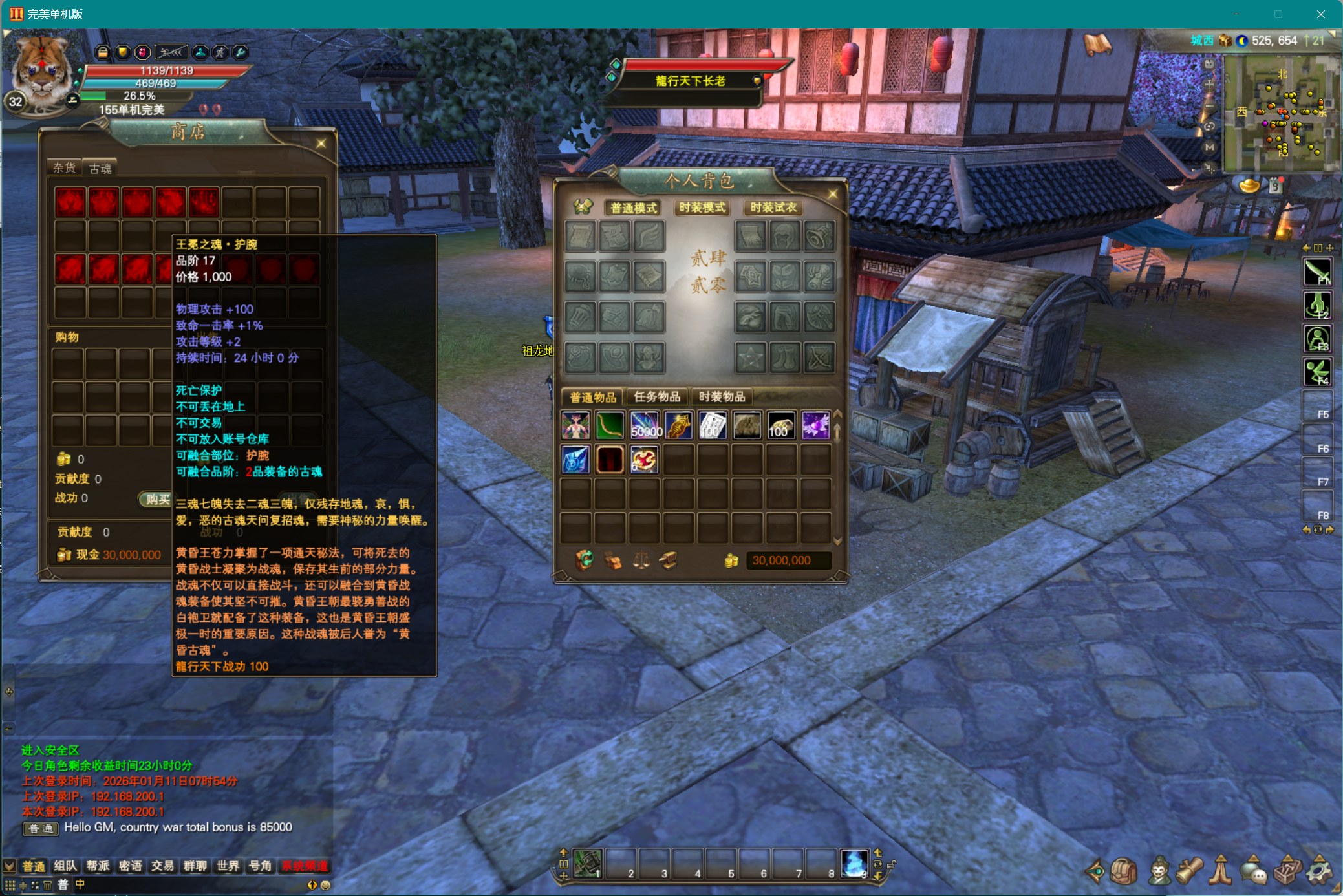This screenshot has width=1343, height=896.
Task: Switch chat to the 世界 channel
Action: tap(228, 866)
